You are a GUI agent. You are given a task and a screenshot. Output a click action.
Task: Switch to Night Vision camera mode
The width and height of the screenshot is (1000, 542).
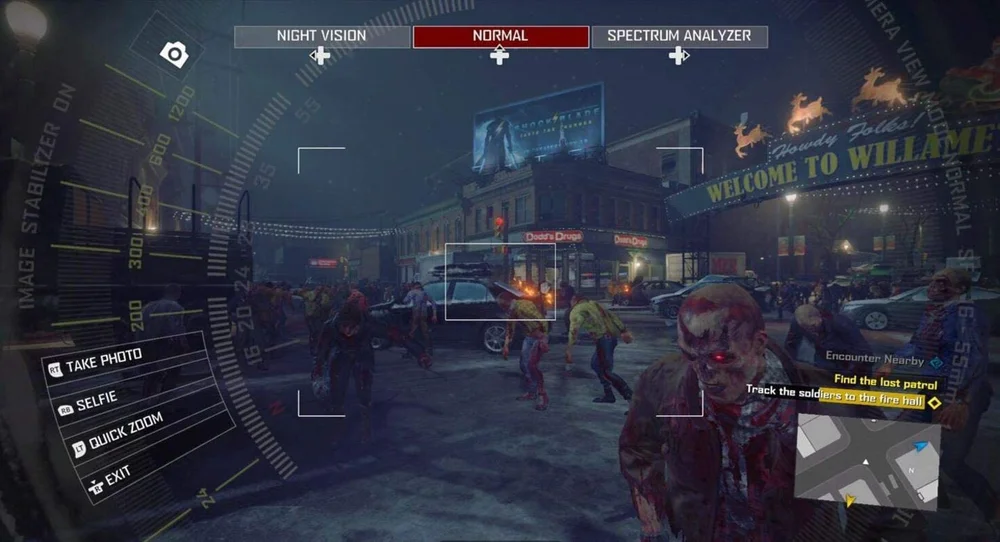(321, 37)
